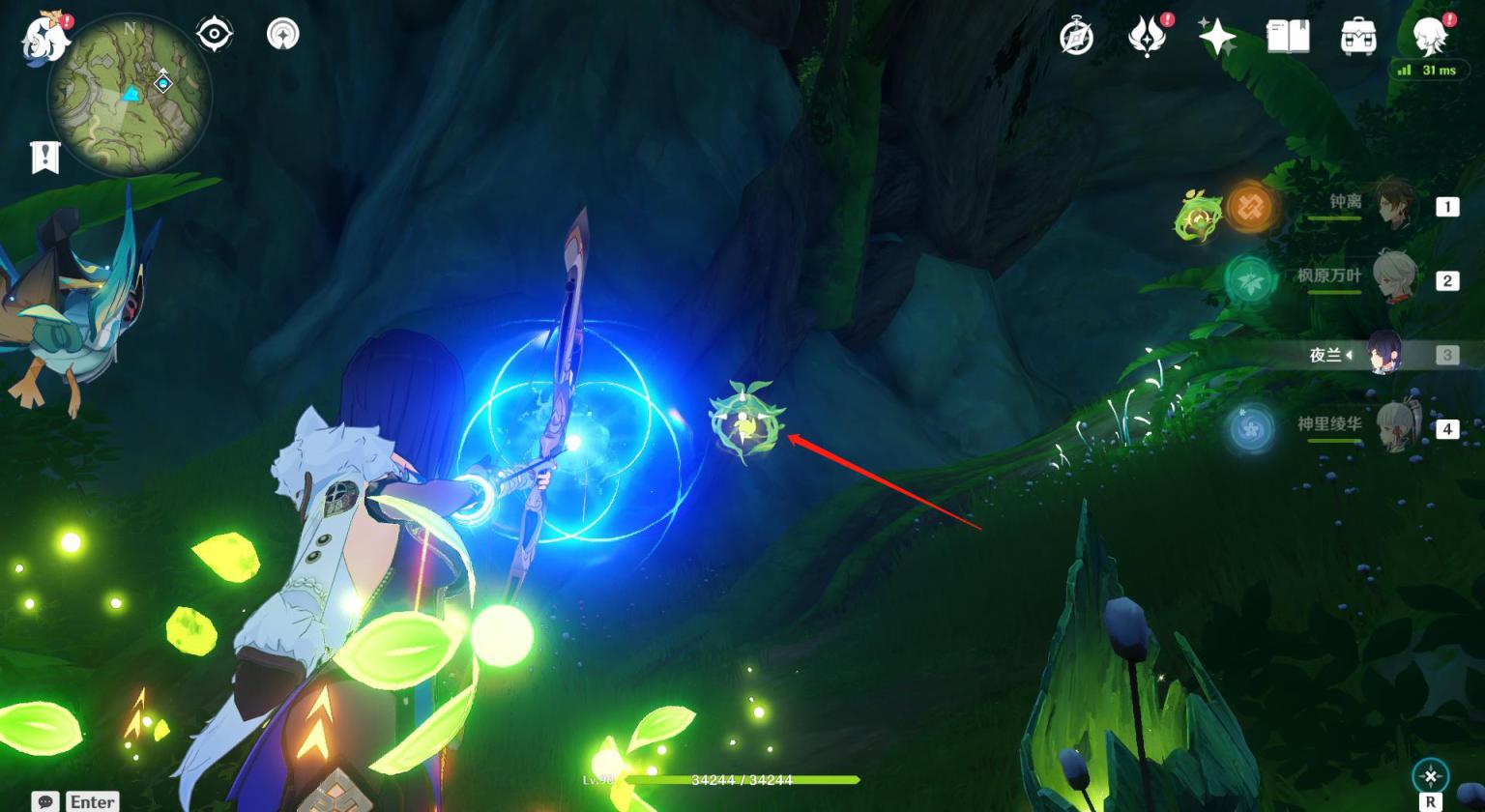Open the character profile head icon
Screen dimensions: 1485x812
[x=1429, y=38]
